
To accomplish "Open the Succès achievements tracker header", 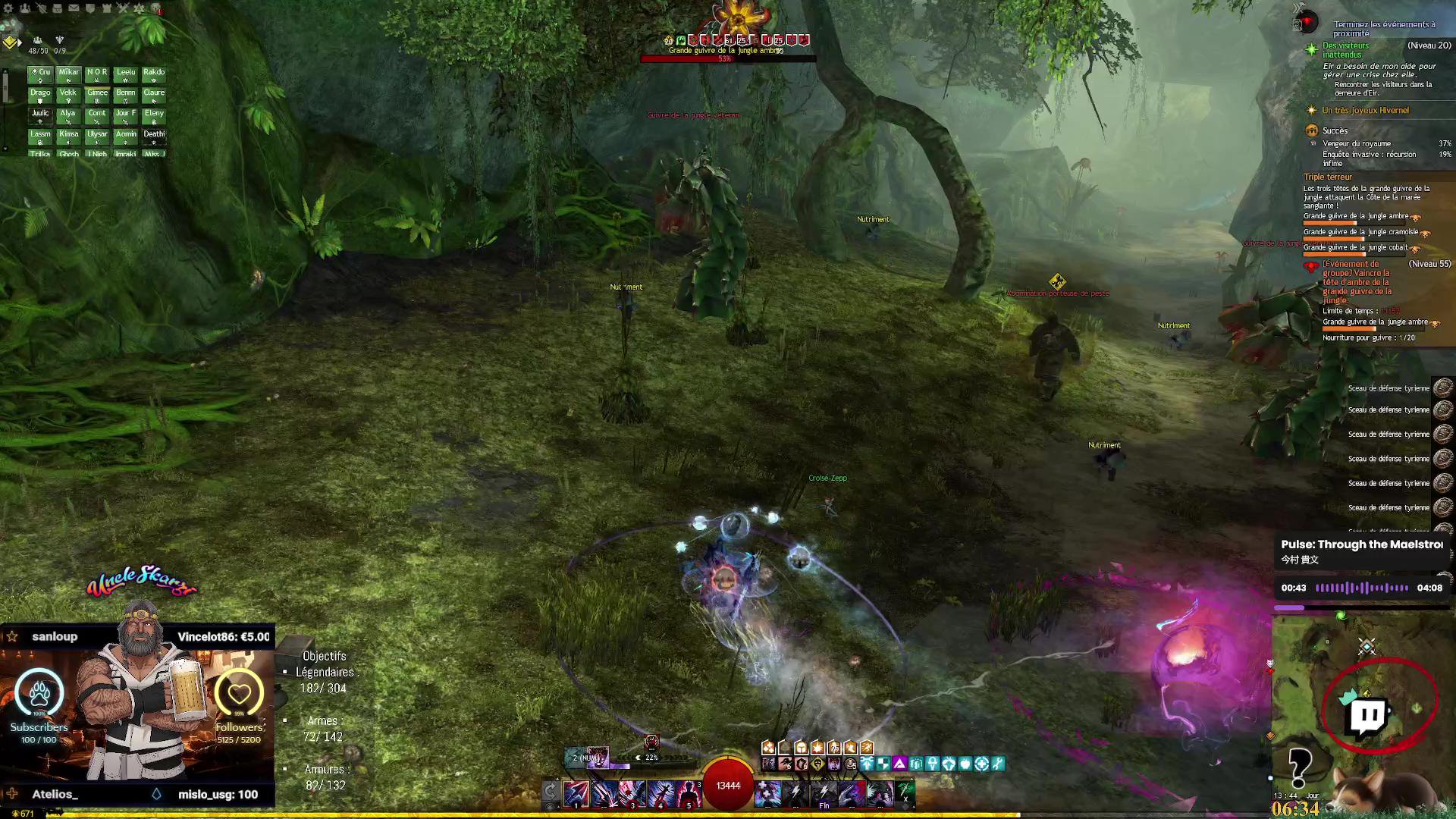I will point(1335,130).
